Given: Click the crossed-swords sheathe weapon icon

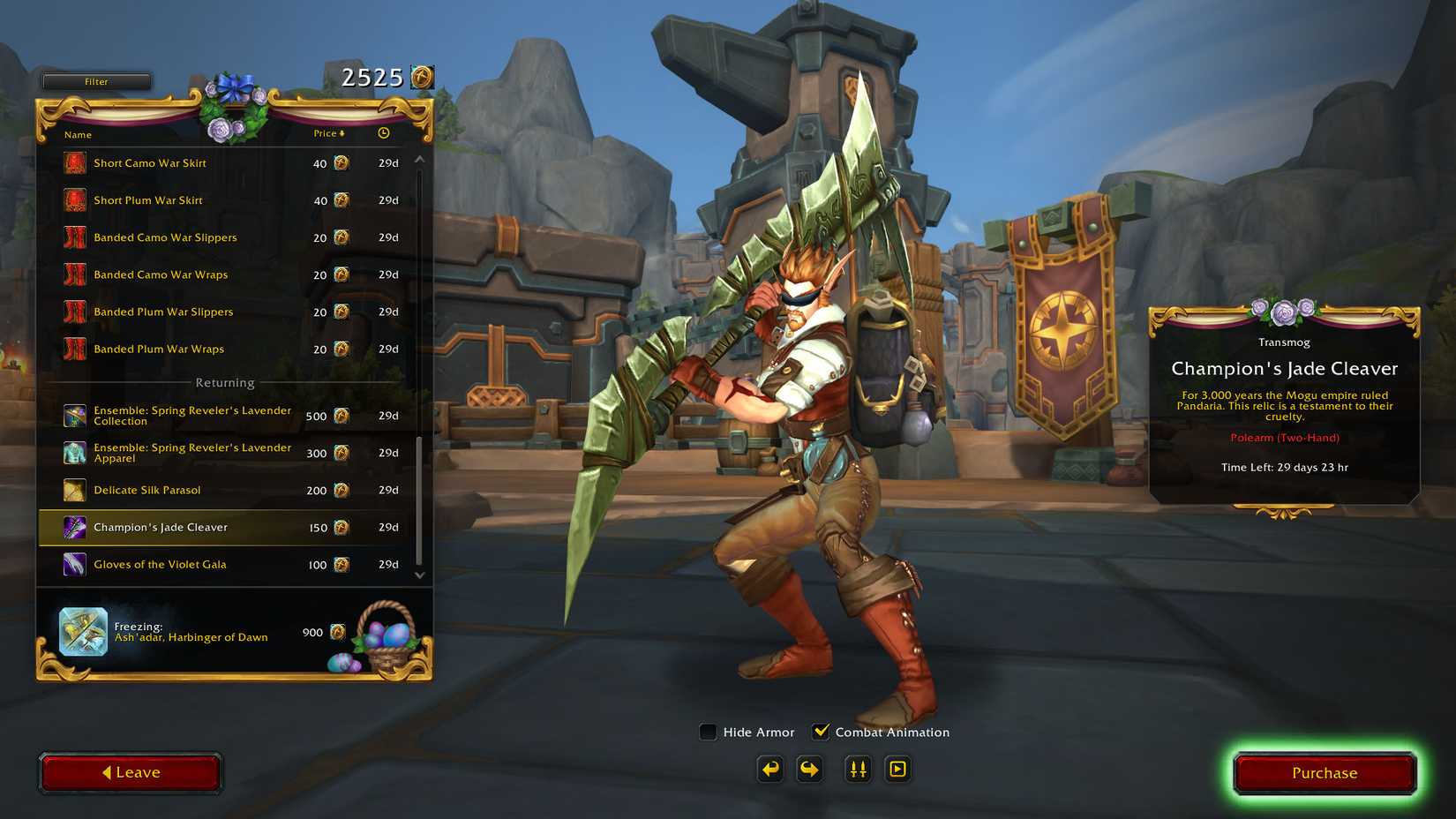Looking at the screenshot, I should click(x=856, y=769).
